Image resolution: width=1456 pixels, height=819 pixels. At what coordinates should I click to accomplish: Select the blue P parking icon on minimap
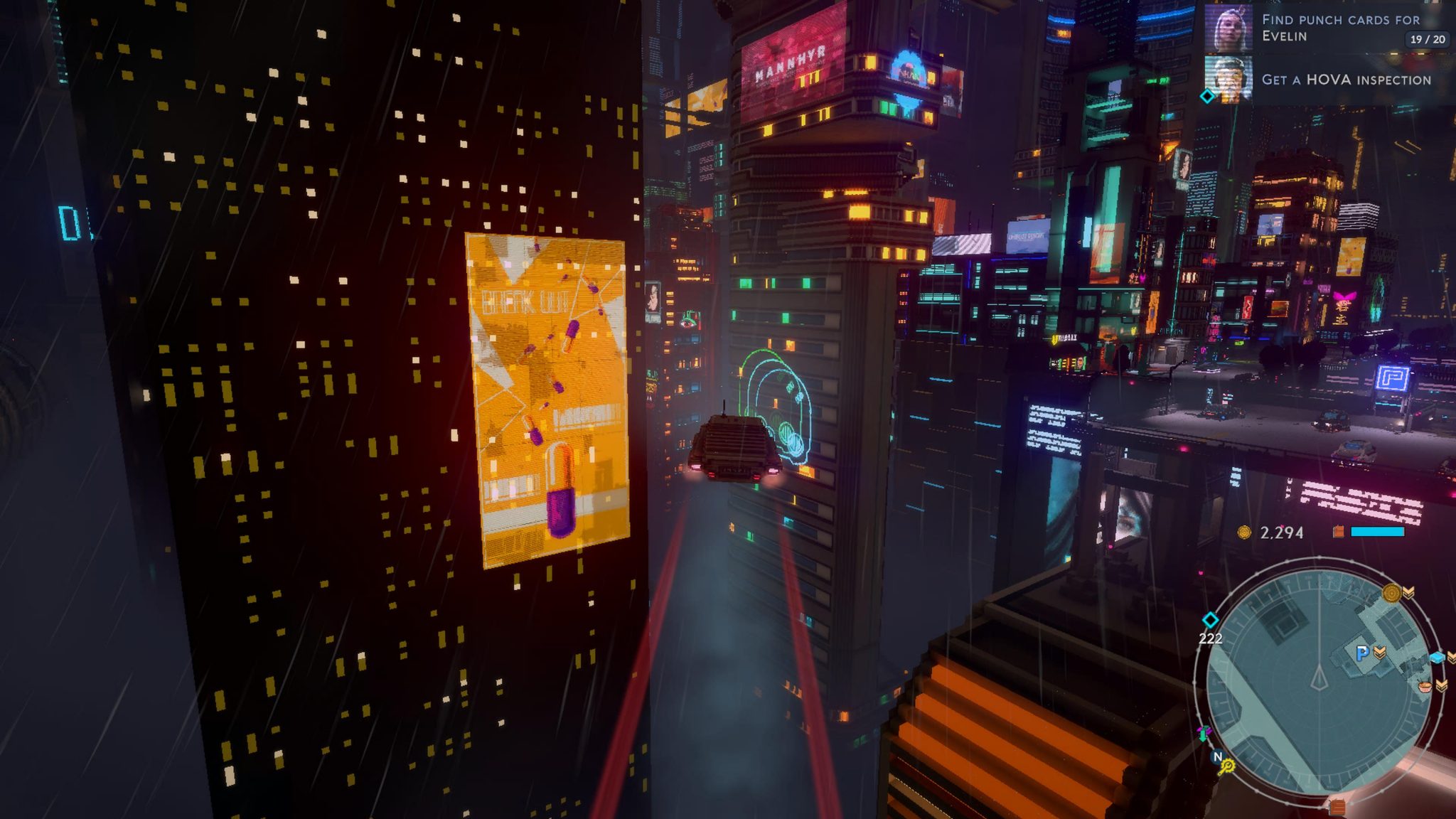pos(1361,653)
